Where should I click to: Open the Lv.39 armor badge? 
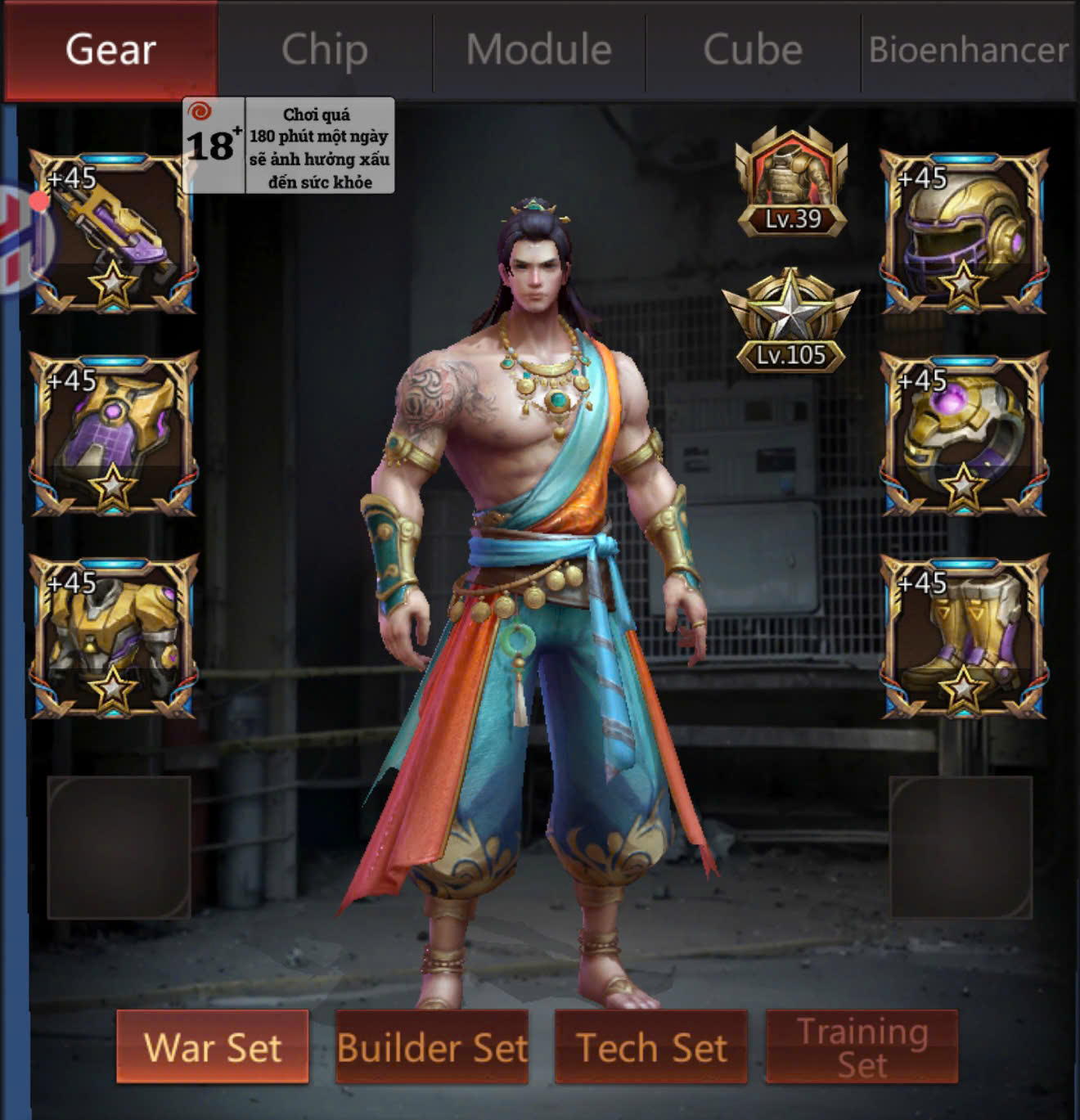coord(791,183)
